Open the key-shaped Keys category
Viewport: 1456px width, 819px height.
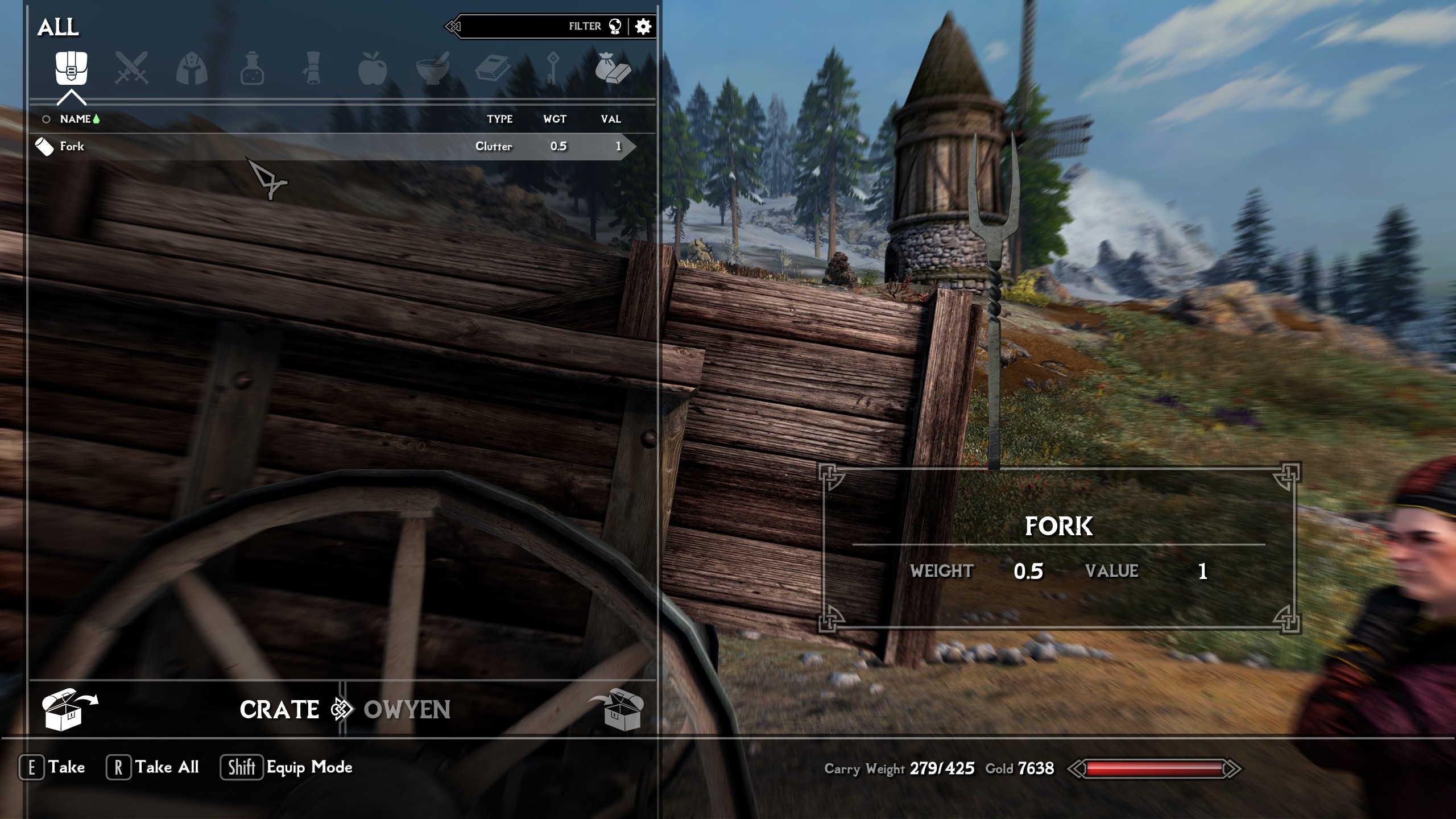(x=553, y=68)
